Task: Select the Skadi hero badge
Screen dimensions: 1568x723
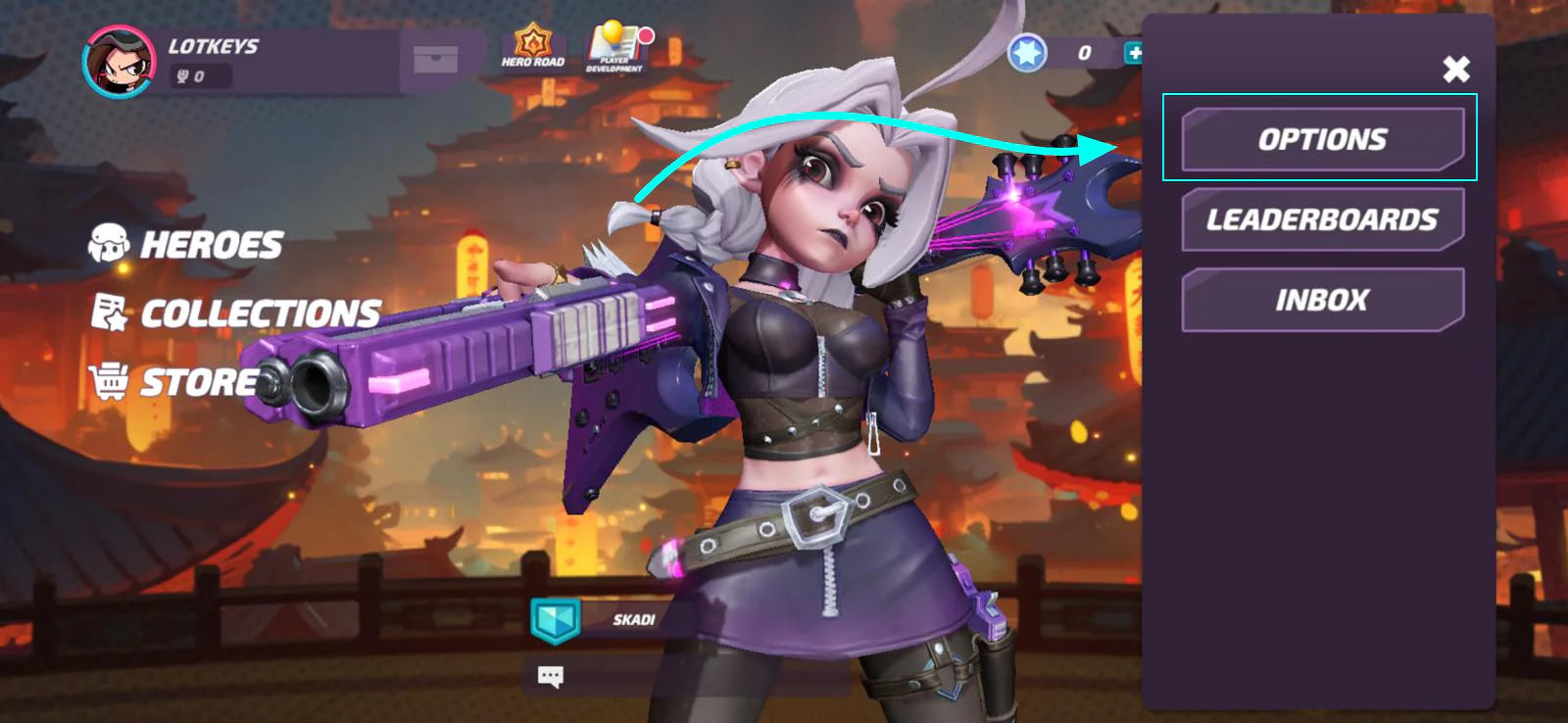Action: [556, 620]
